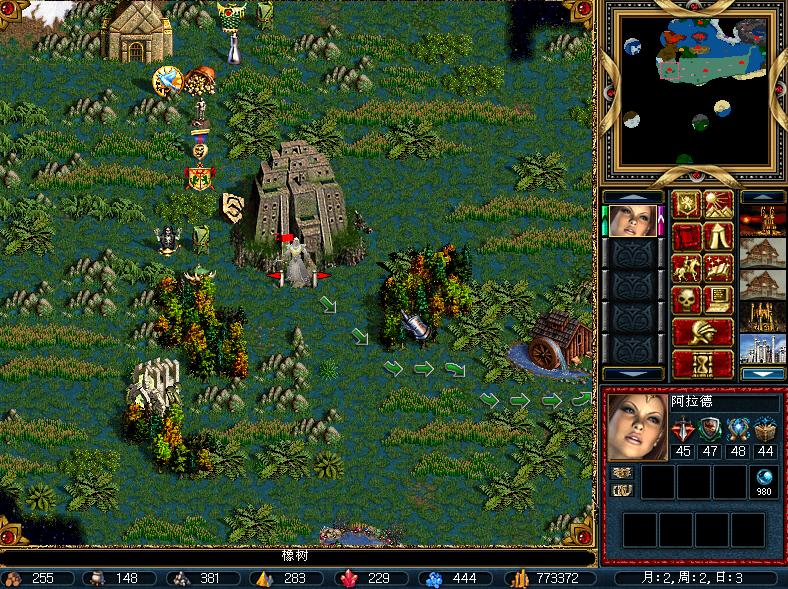Open the large hero portrait in the info panel
This screenshot has width=788, height=589.
(636, 427)
